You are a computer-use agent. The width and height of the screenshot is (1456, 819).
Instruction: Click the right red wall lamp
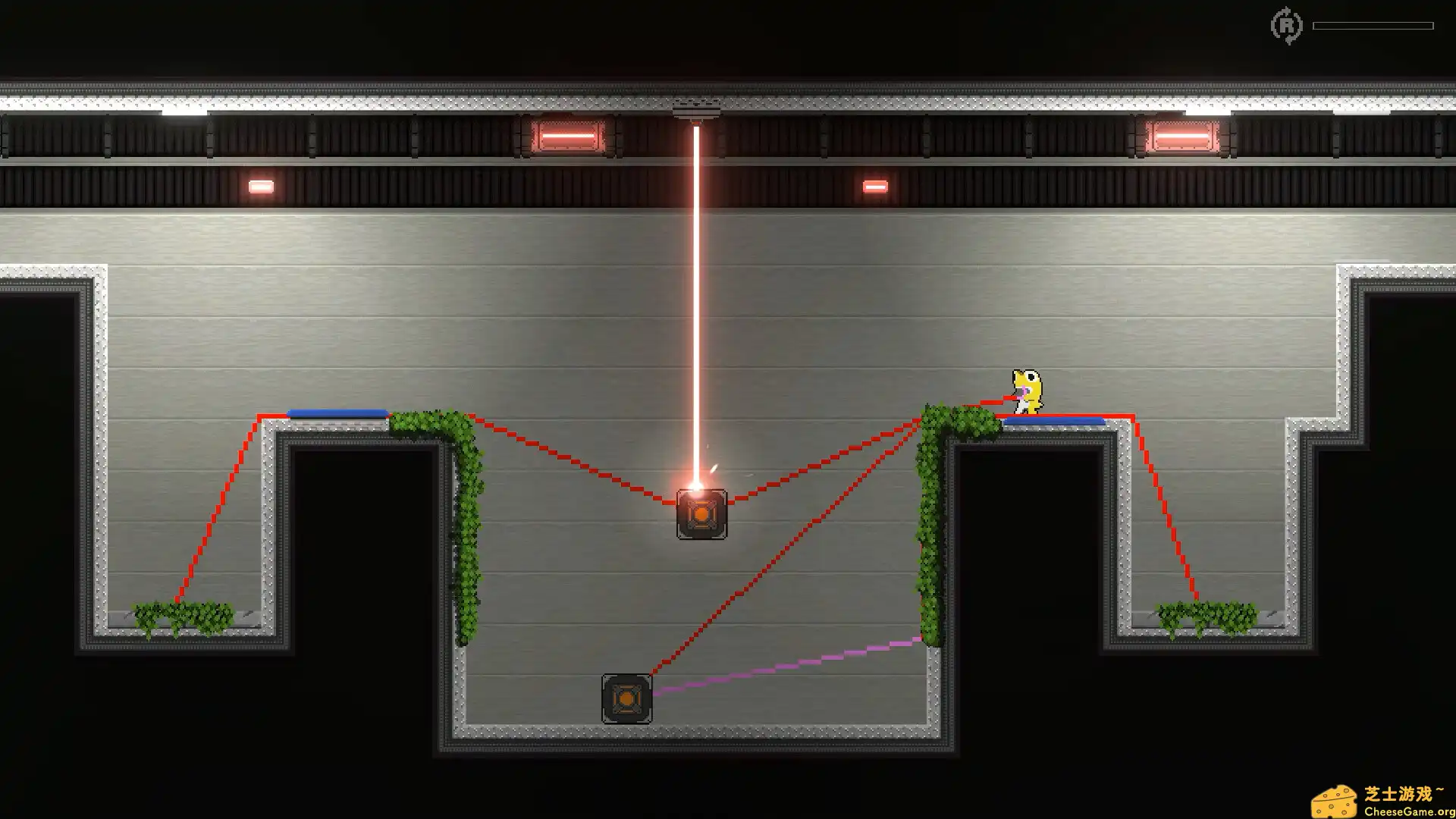[x=1183, y=136]
